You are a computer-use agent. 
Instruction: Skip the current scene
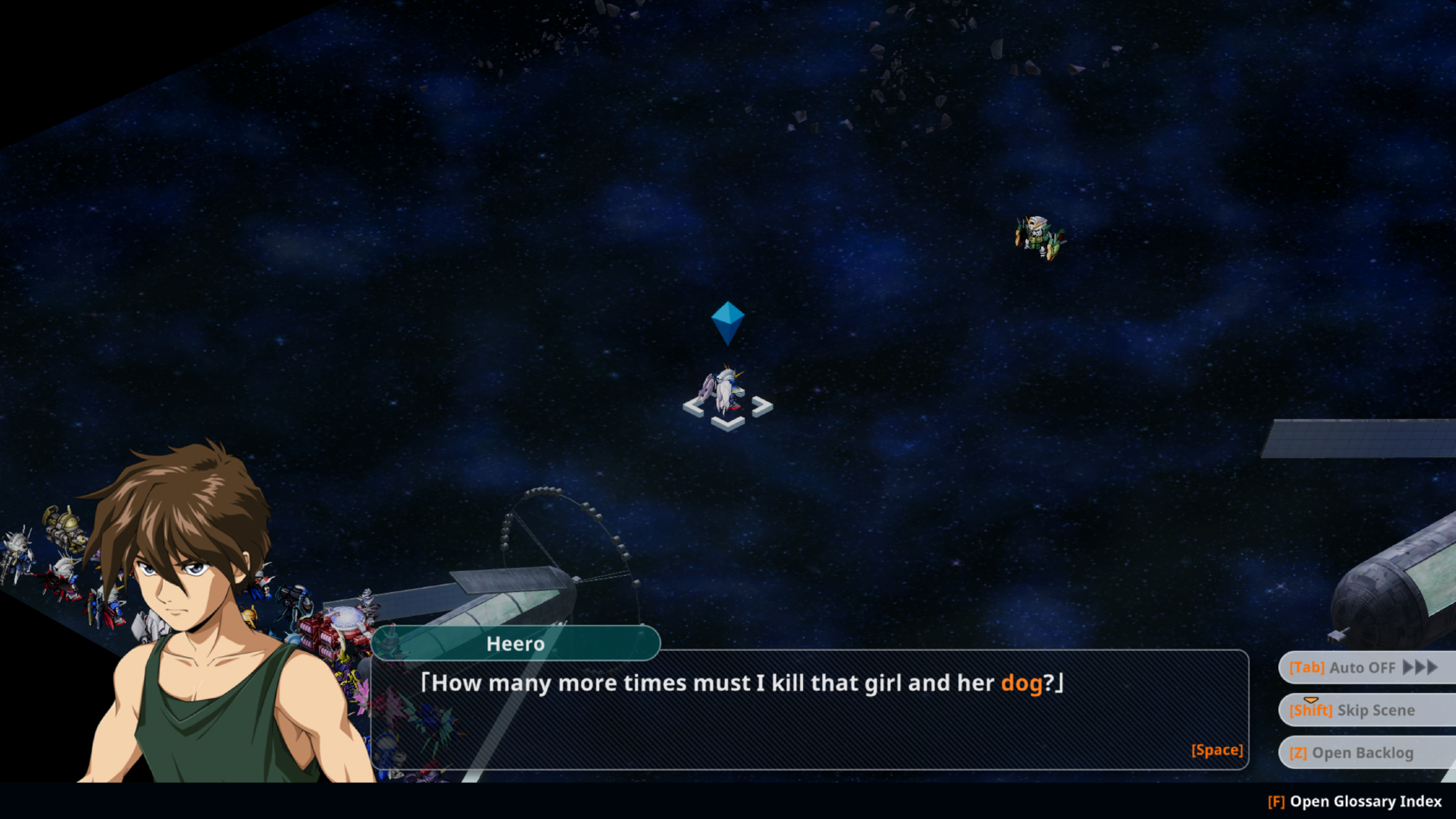(x=1364, y=710)
